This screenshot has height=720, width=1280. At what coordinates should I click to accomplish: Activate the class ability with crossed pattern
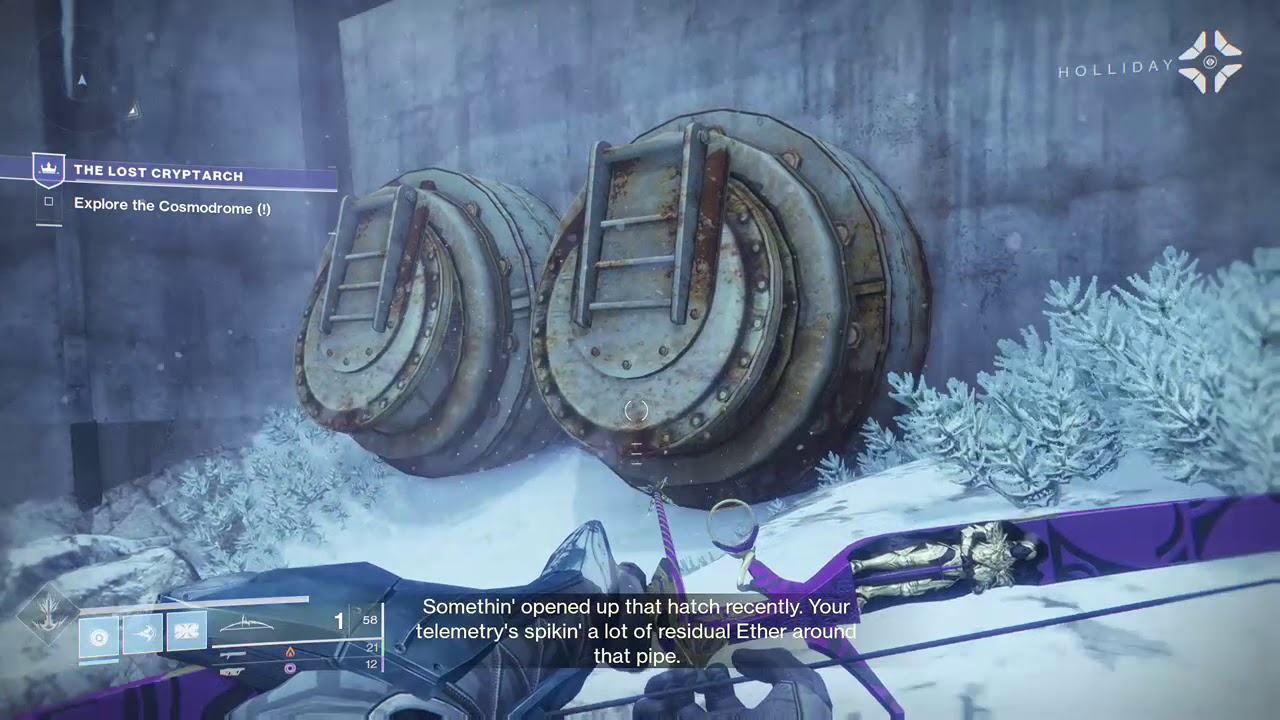[x=187, y=630]
